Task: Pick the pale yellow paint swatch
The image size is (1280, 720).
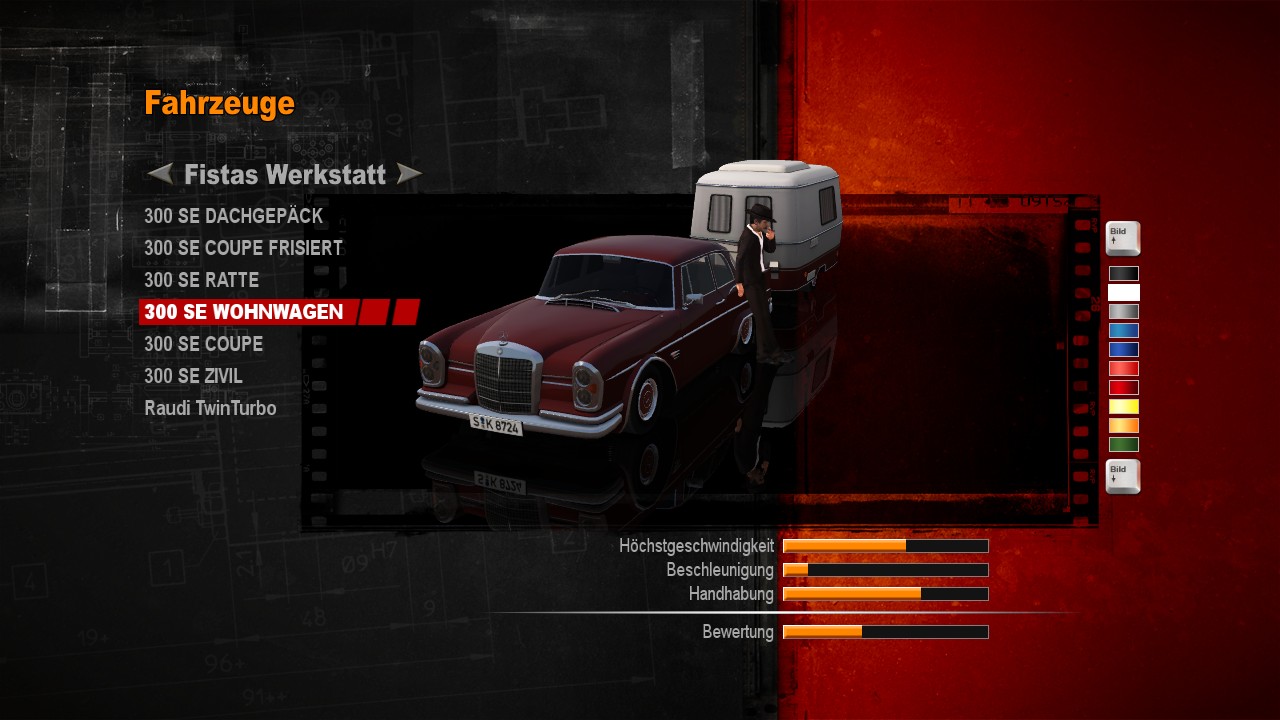Action: pos(1123,407)
